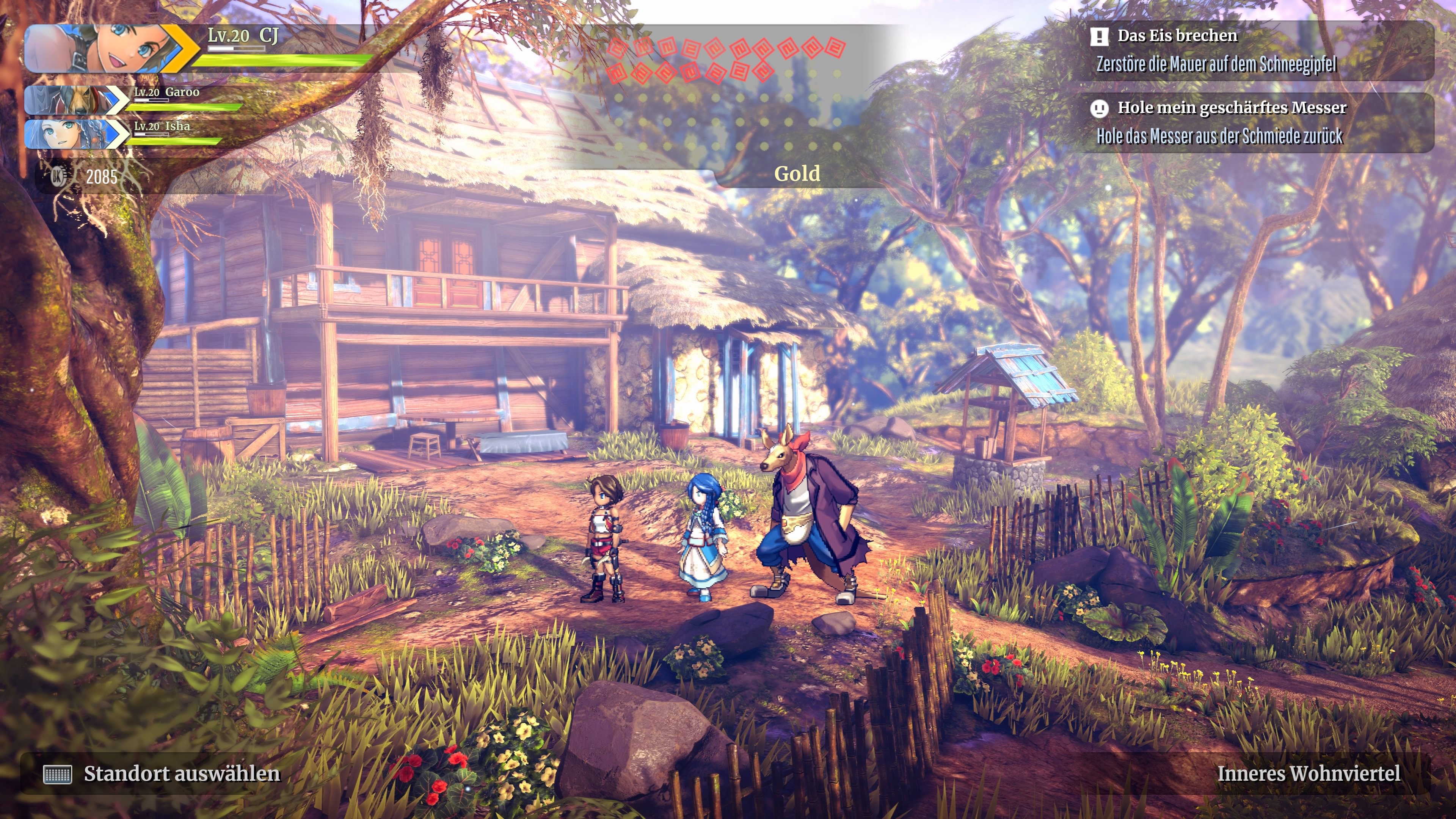
Task: Select the Gold rank label
Action: pos(797,174)
